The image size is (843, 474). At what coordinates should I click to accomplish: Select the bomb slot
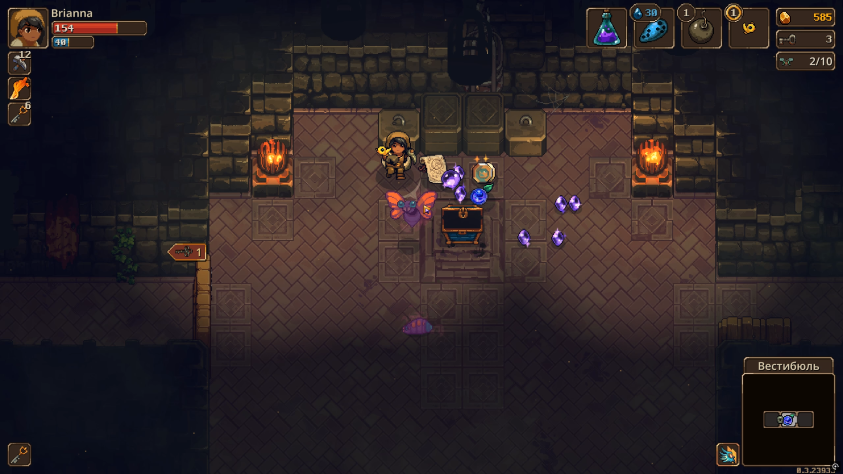click(701, 29)
